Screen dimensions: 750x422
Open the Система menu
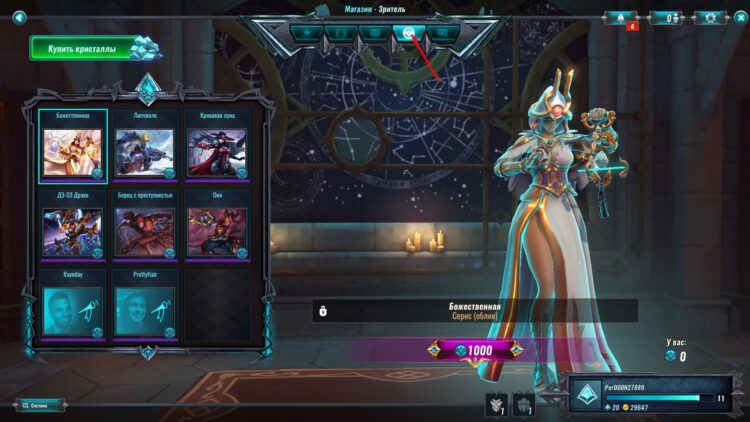[40, 405]
